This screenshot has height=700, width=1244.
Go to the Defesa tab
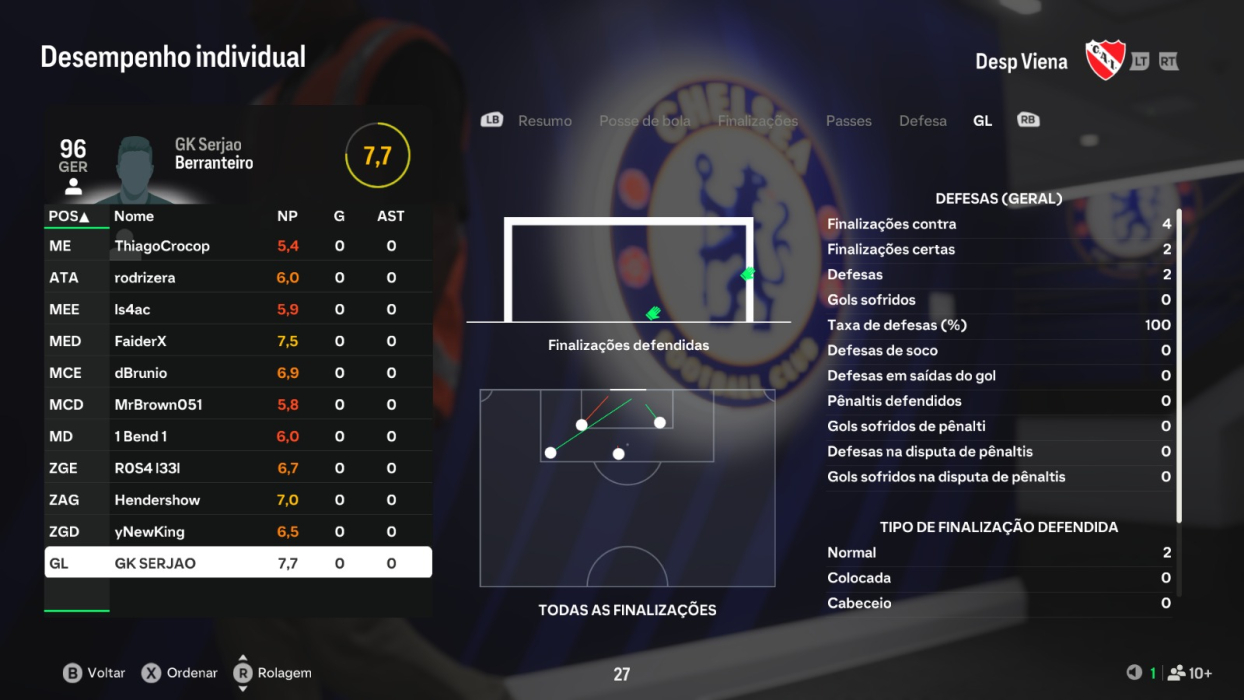coord(922,121)
